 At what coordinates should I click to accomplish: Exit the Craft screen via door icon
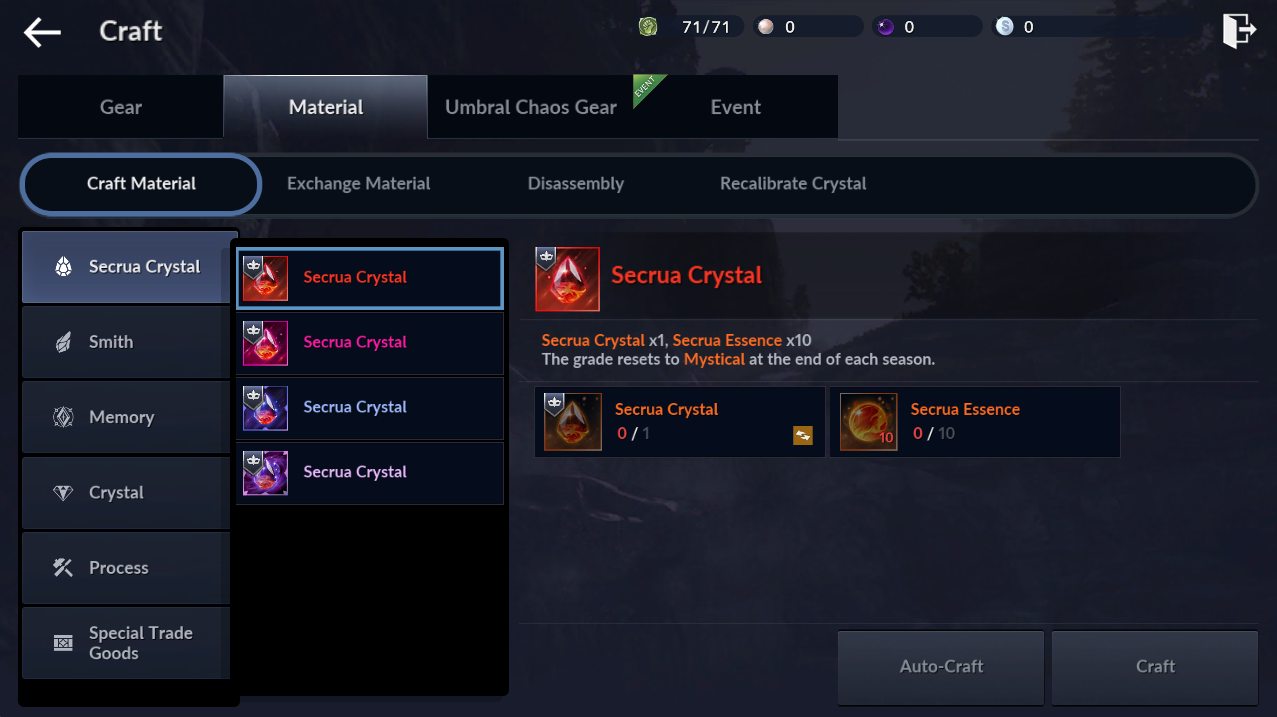pyautogui.click(x=1238, y=30)
